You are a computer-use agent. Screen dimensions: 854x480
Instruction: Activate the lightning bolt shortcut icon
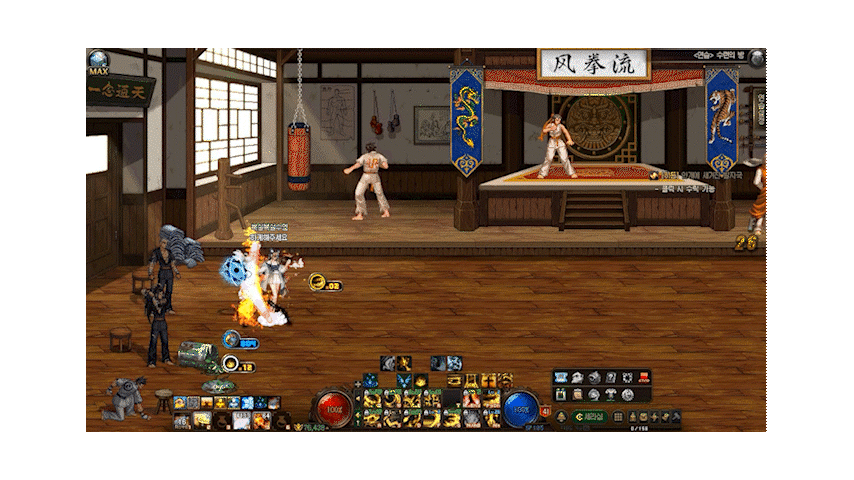point(654,417)
